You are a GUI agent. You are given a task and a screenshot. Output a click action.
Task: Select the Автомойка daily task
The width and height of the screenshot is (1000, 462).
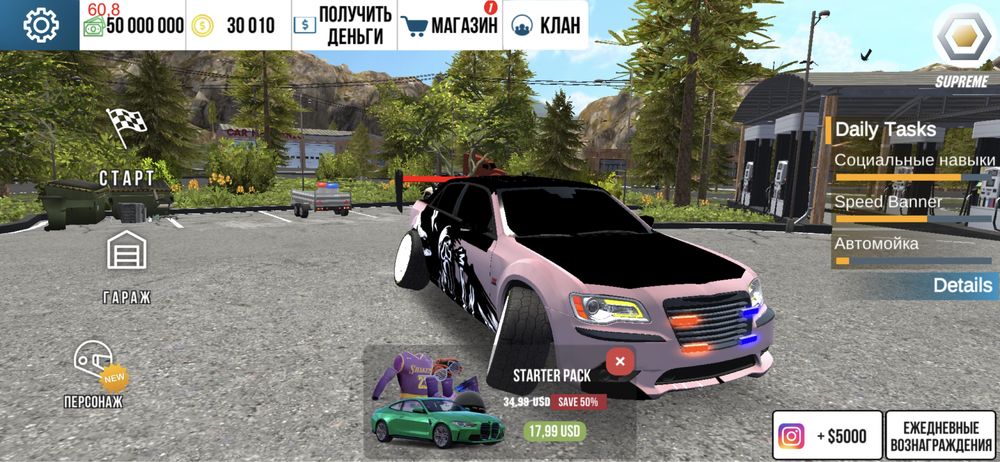876,244
